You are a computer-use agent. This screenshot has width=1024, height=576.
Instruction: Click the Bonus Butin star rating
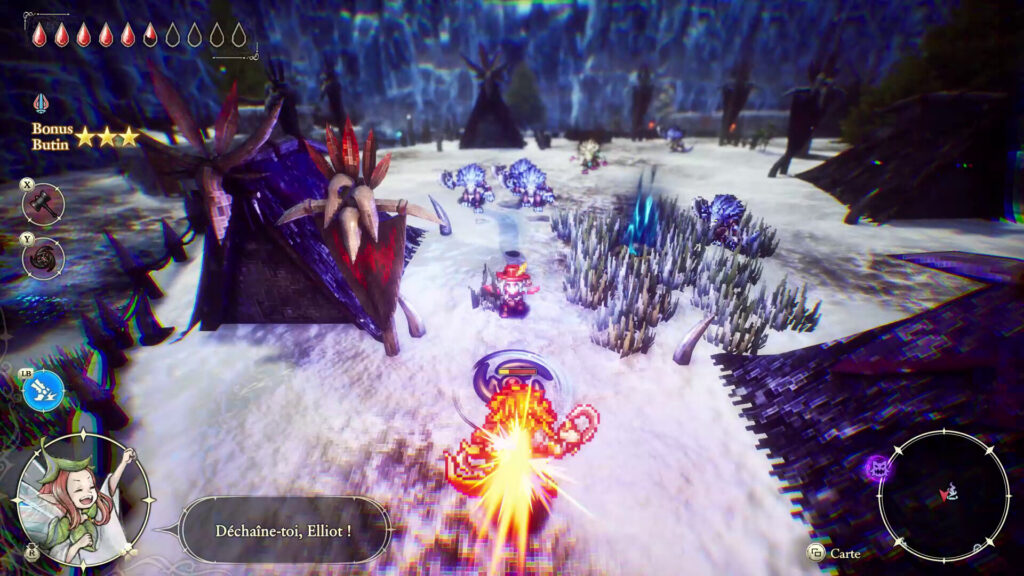point(107,137)
